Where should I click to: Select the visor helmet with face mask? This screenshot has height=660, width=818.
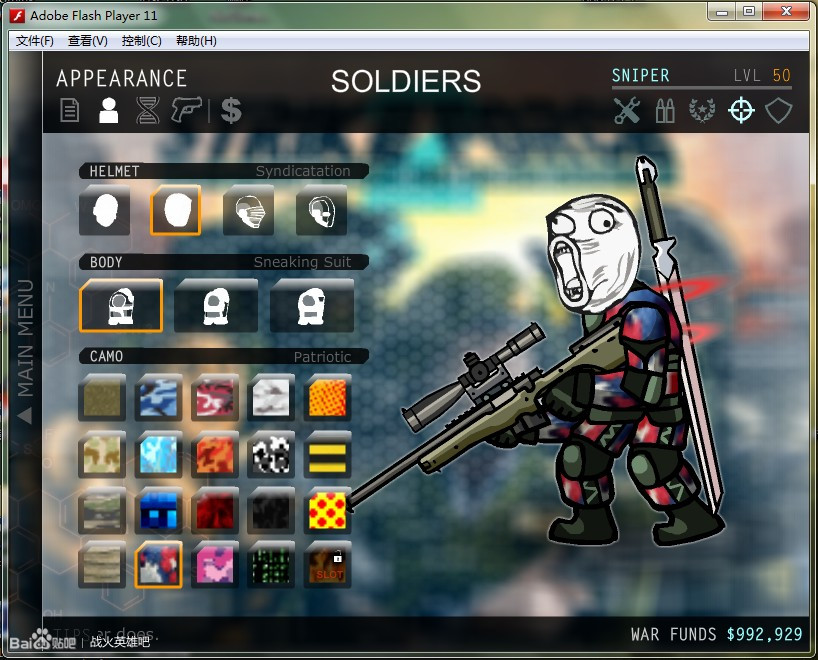point(248,211)
